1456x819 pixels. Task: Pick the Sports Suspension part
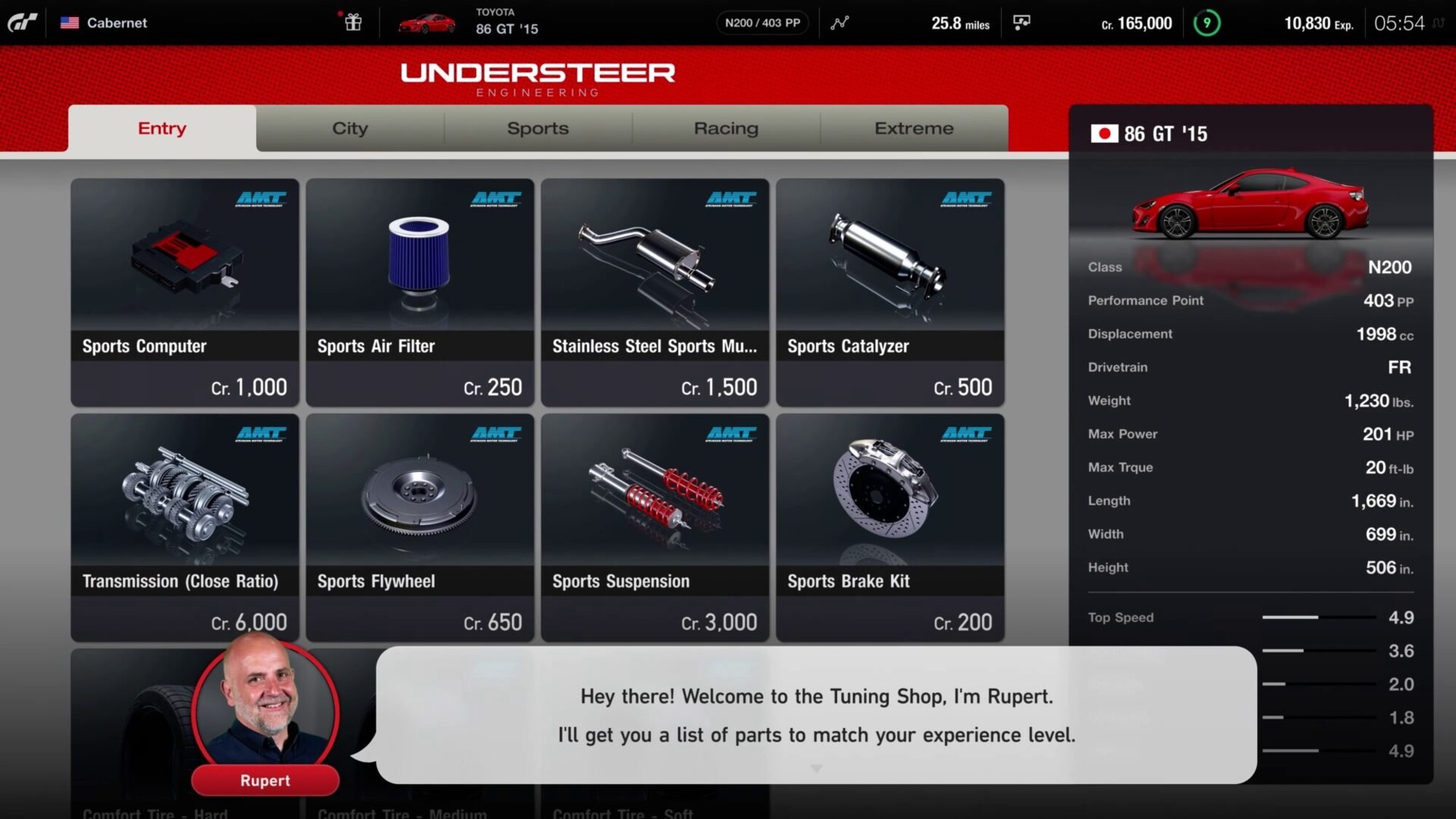tap(655, 527)
